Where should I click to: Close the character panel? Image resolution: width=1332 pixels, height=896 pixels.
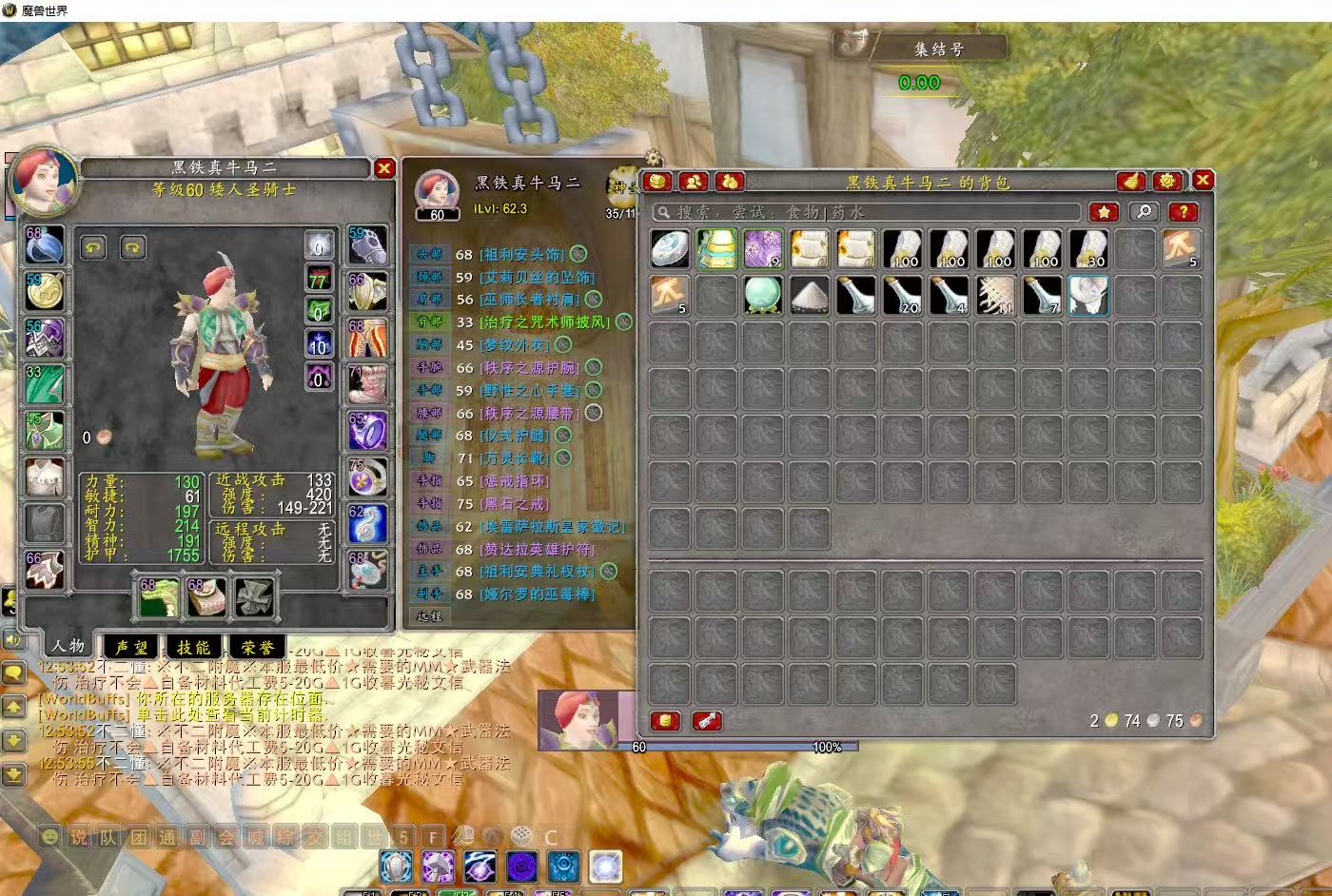pos(383,168)
